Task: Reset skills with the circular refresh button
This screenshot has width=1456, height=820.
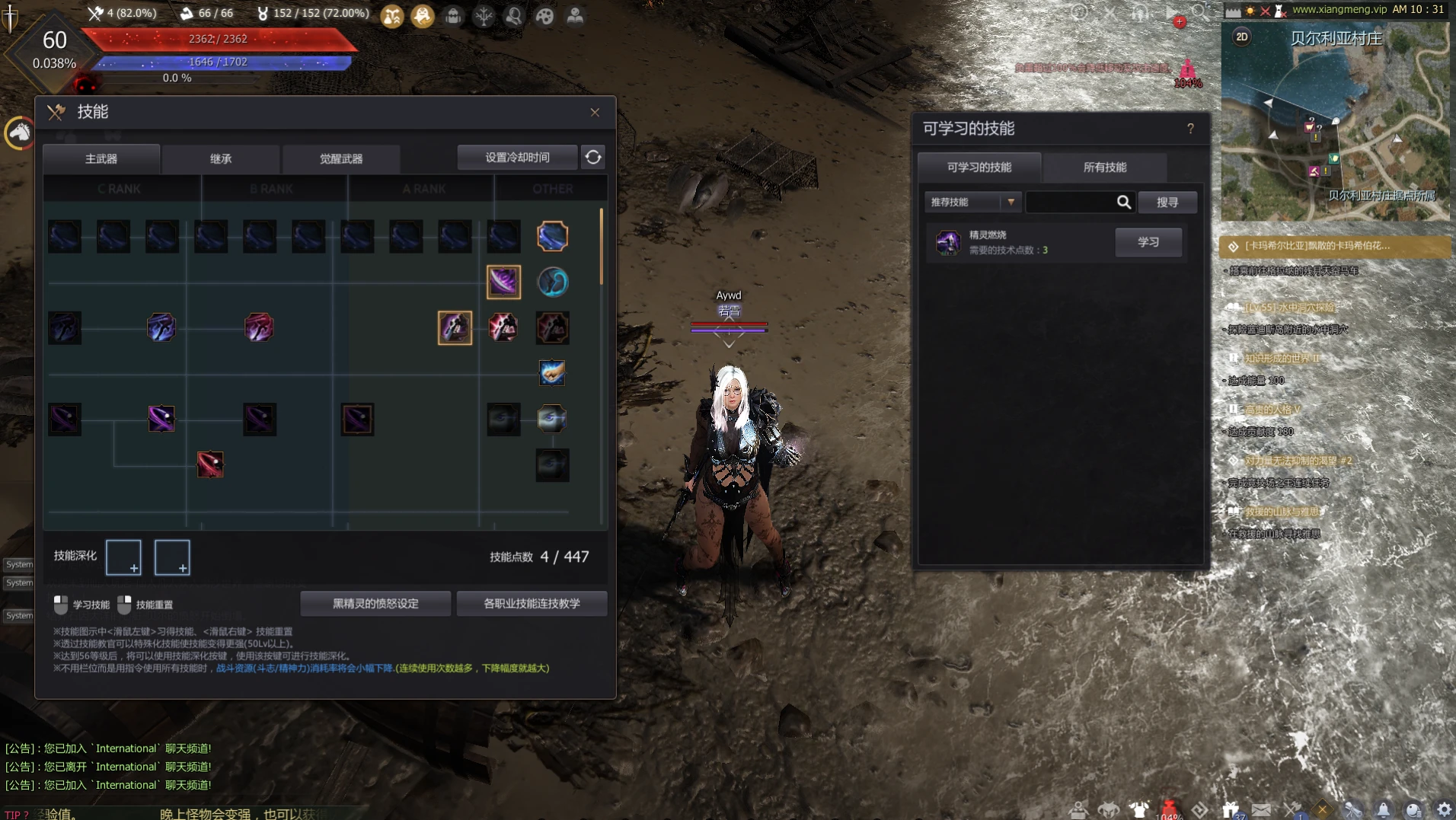Action: click(x=593, y=158)
